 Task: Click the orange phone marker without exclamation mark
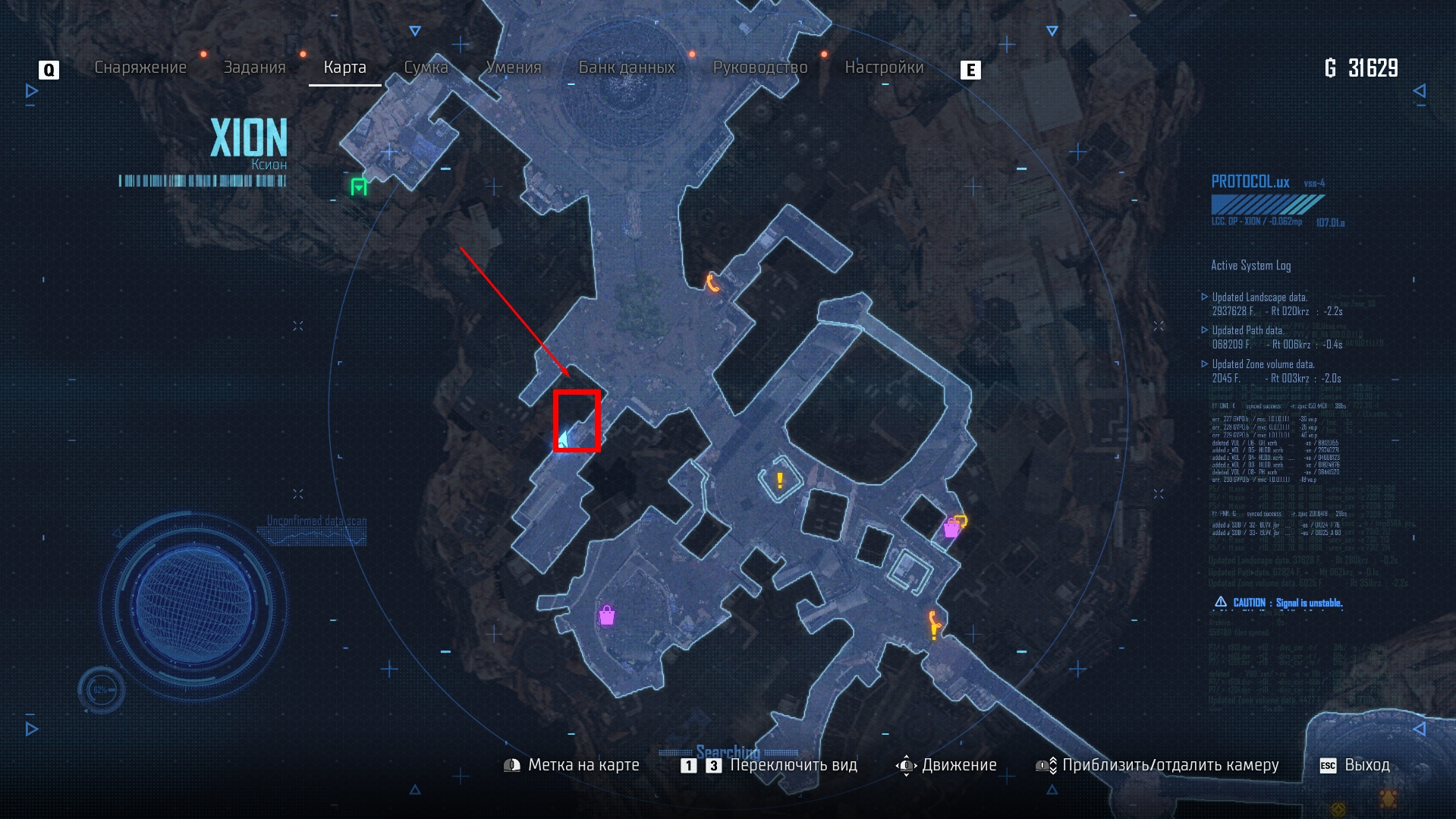712,282
